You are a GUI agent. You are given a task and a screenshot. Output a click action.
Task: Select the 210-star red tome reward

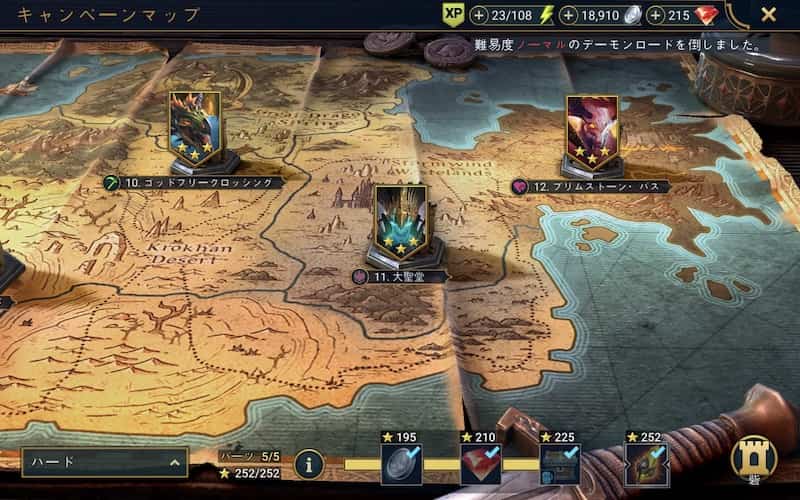point(480,464)
